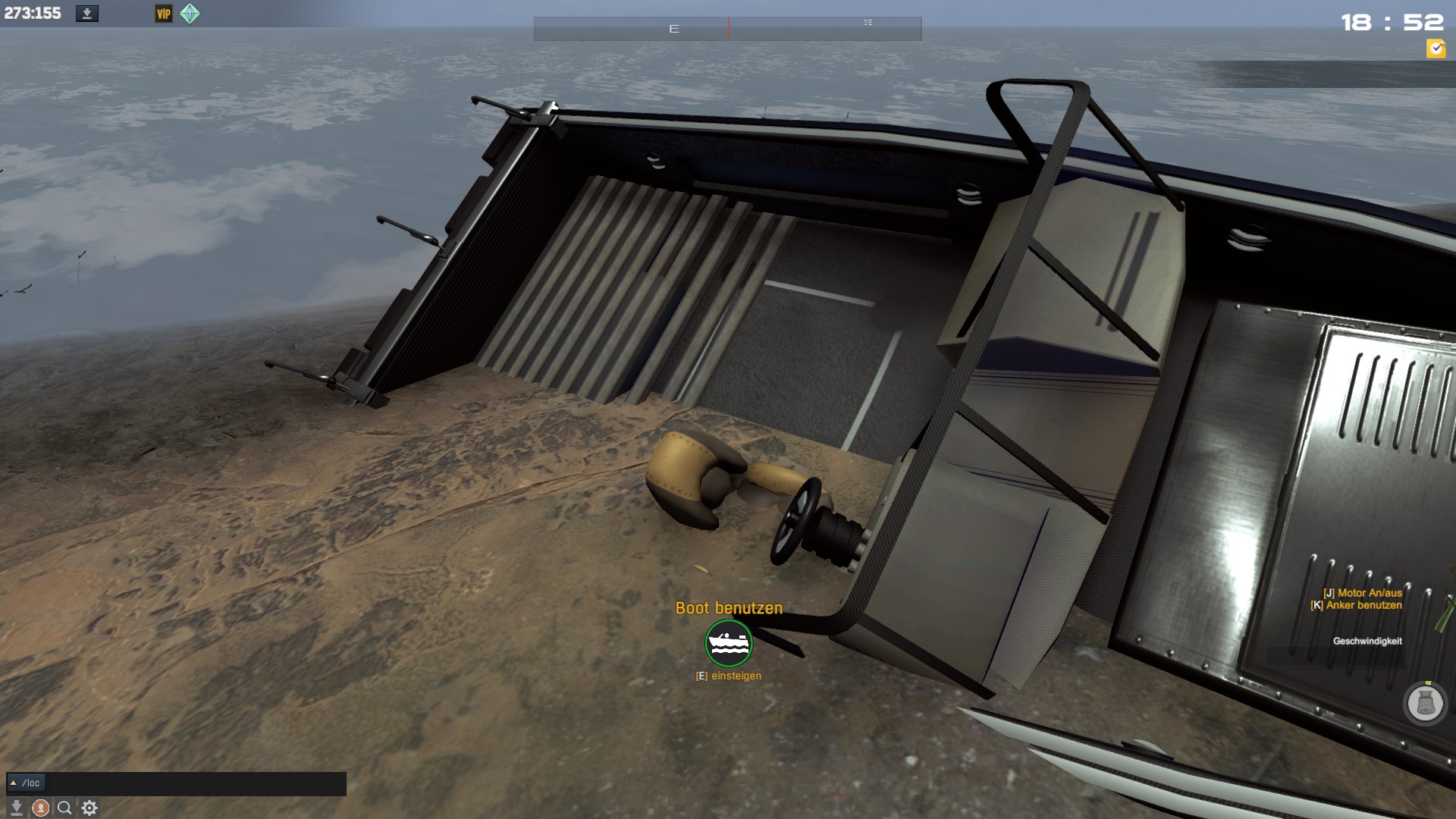The height and width of the screenshot is (819, 1456).
Task: Click the compass bar heading strip
Action: tap(727, 29)
